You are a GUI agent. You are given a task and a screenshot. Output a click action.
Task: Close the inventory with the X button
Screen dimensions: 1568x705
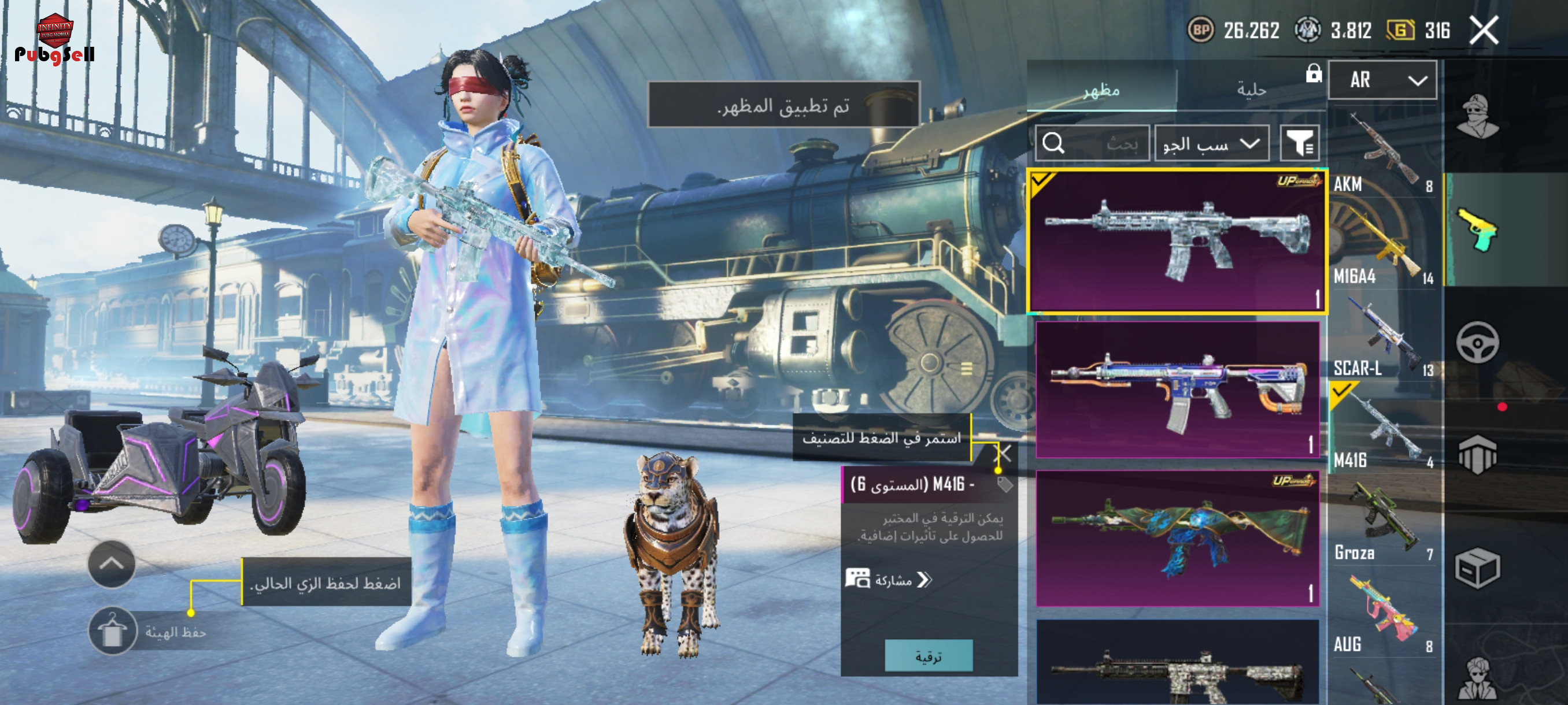pos(1484,31)
